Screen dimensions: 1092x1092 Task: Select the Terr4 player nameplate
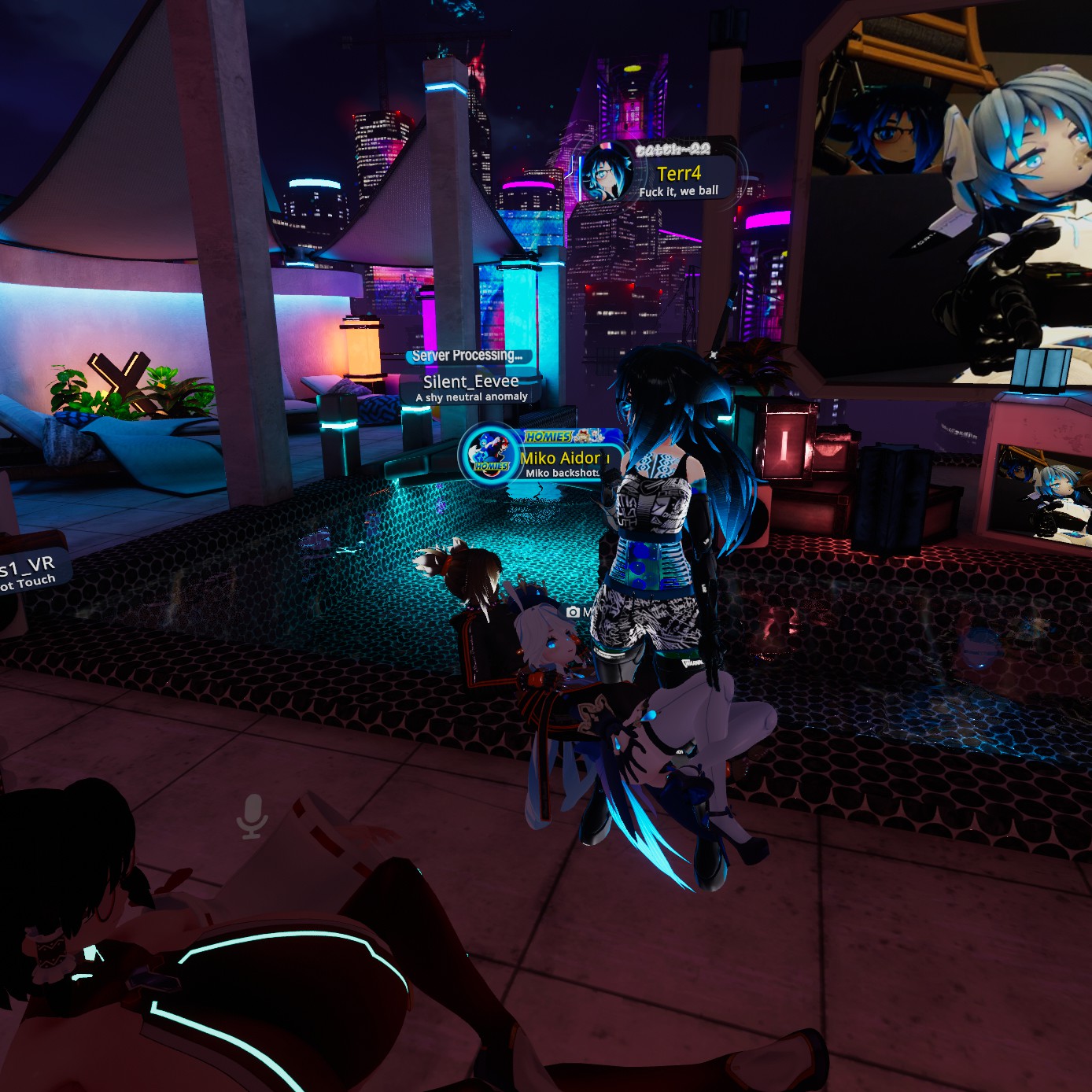click(x=678, y=174)
